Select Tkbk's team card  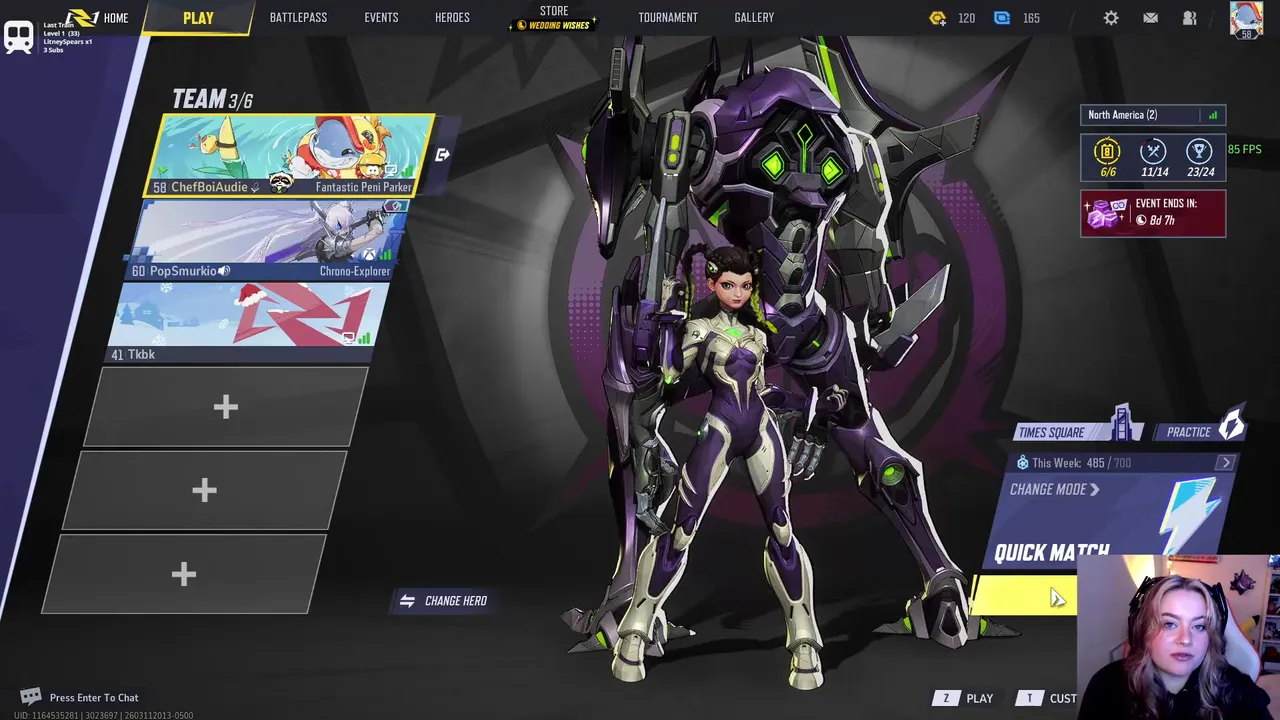pyautogui.click(x=250, y=322)
